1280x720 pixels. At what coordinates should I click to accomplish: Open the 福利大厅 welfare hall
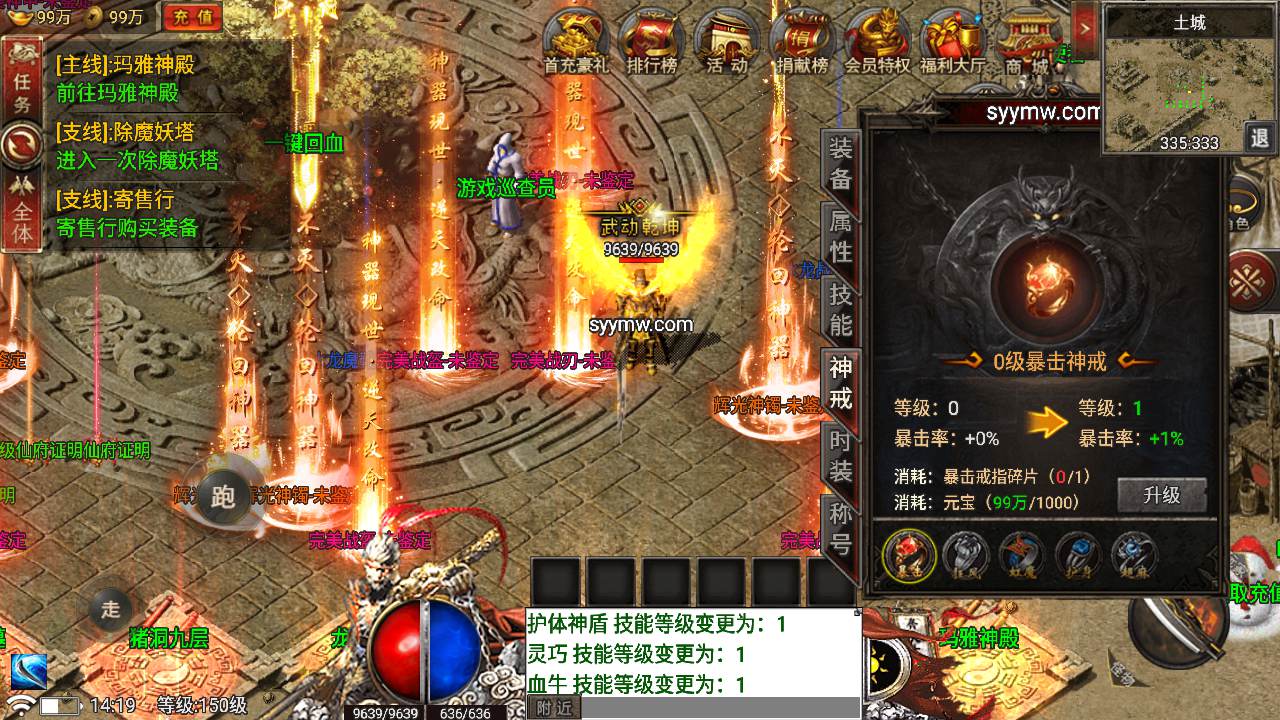coord(952,42)
